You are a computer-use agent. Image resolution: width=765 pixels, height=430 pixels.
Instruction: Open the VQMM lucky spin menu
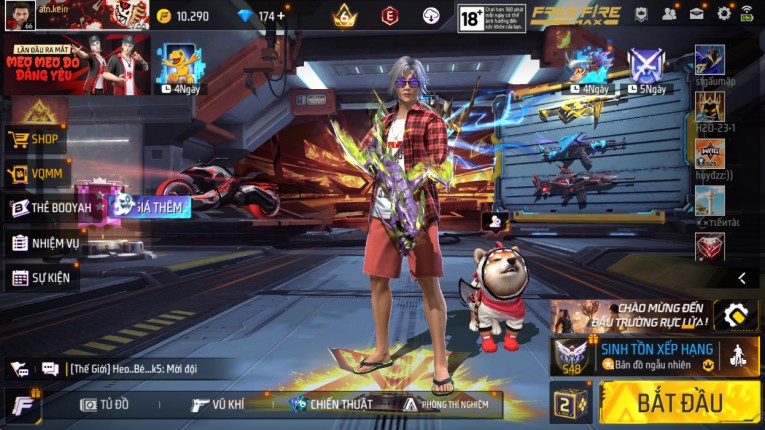click(x=37, y=174)
